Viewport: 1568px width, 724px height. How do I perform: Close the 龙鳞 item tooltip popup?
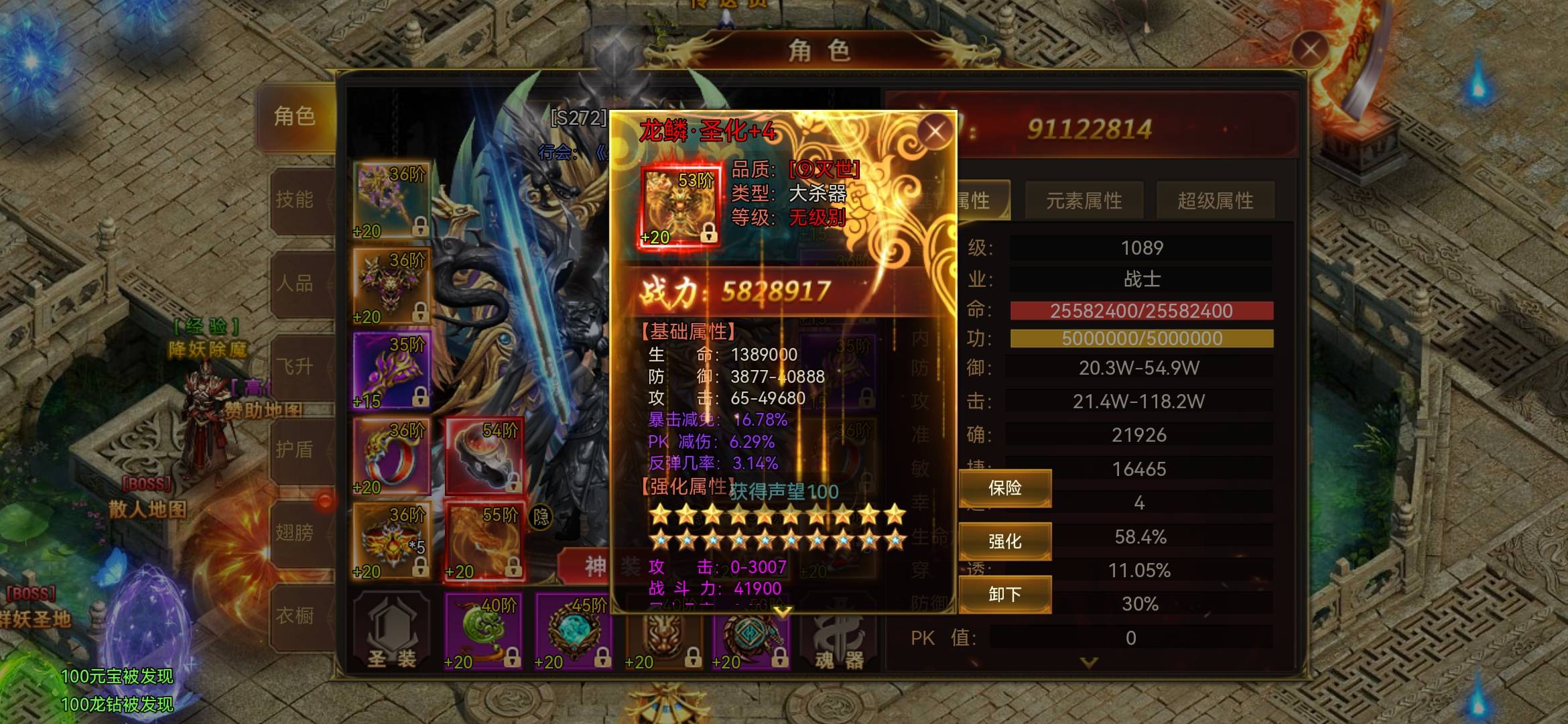935,131
